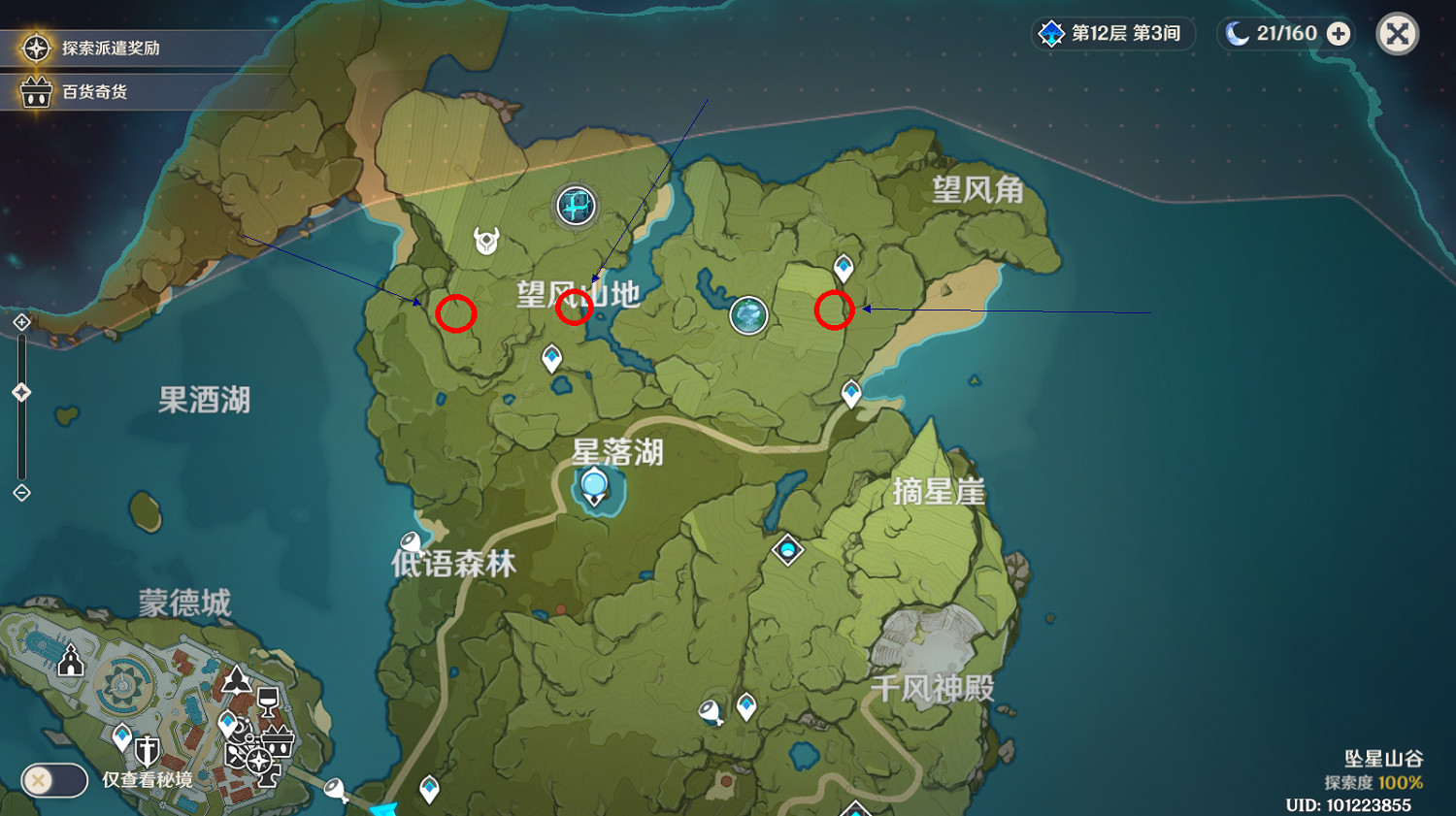
Task: Toggle the 仅查看秘境 switch
Action: [53, 781]
